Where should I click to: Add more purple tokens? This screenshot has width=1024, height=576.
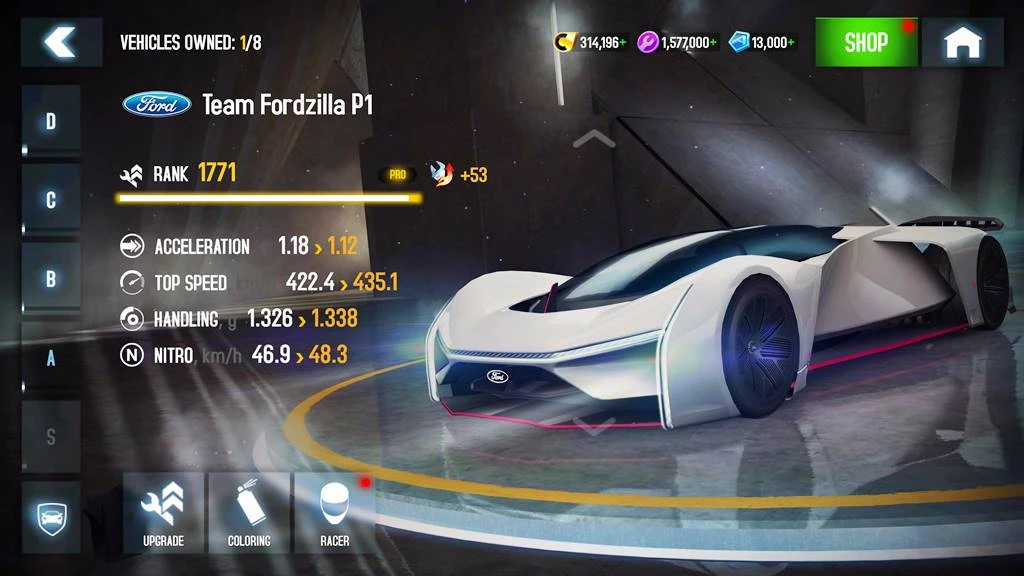(x=714, y=43)
